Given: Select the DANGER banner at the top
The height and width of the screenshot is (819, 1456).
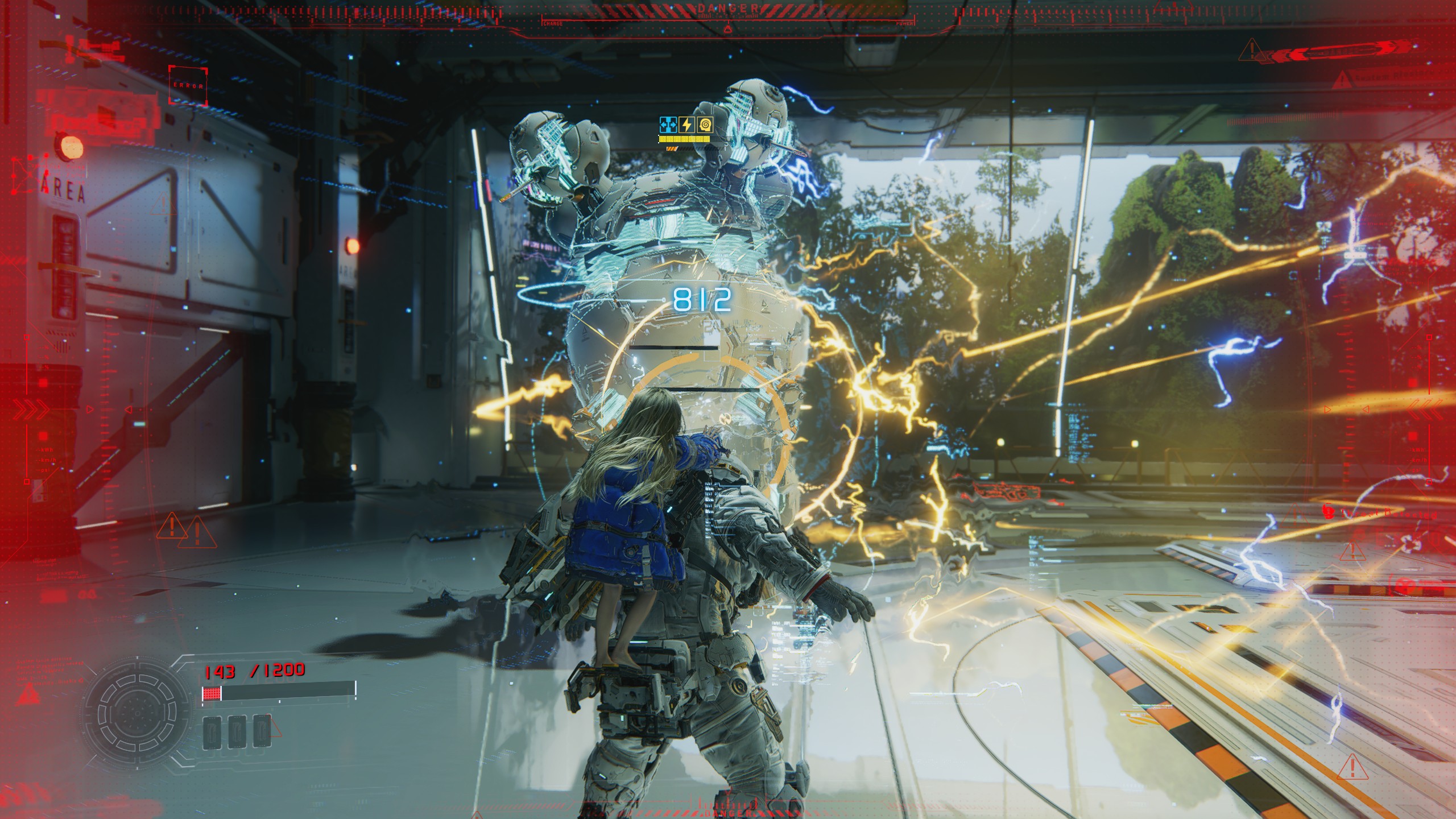Looking at the screenshot, I should [x=729, y=7].
